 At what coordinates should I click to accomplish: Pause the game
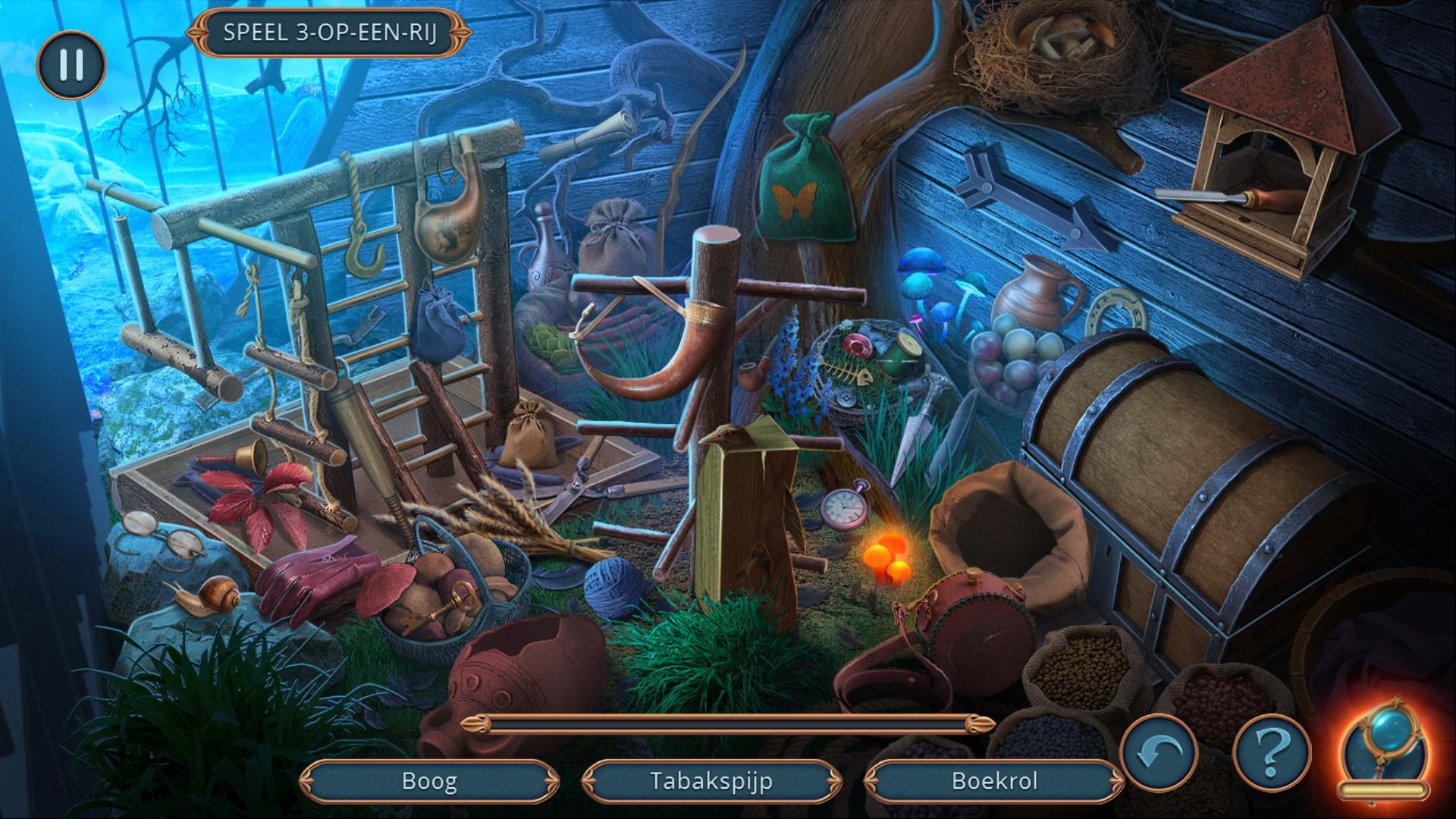point(71,64)
